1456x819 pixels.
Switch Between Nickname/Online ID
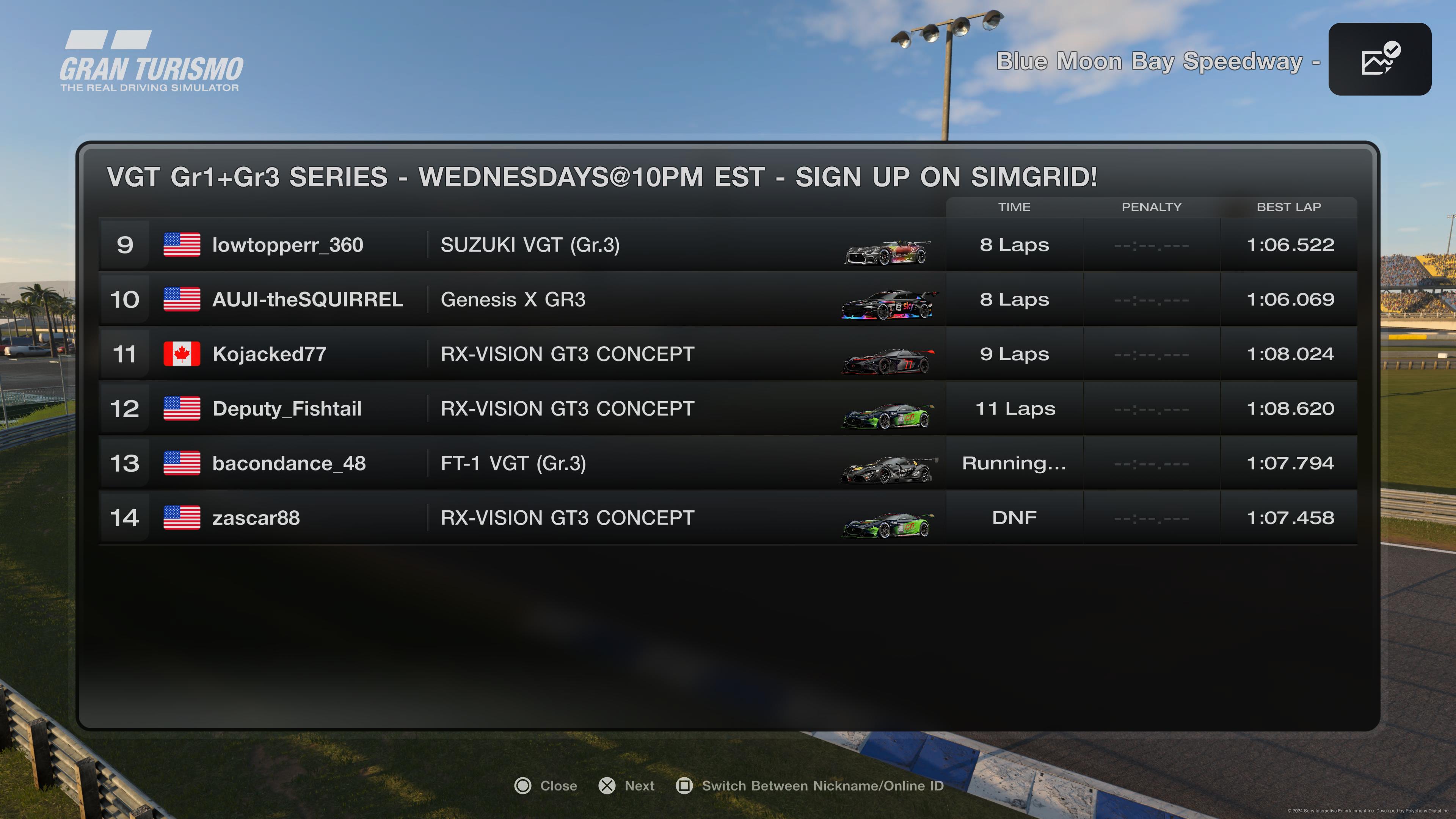click(810, 786)
